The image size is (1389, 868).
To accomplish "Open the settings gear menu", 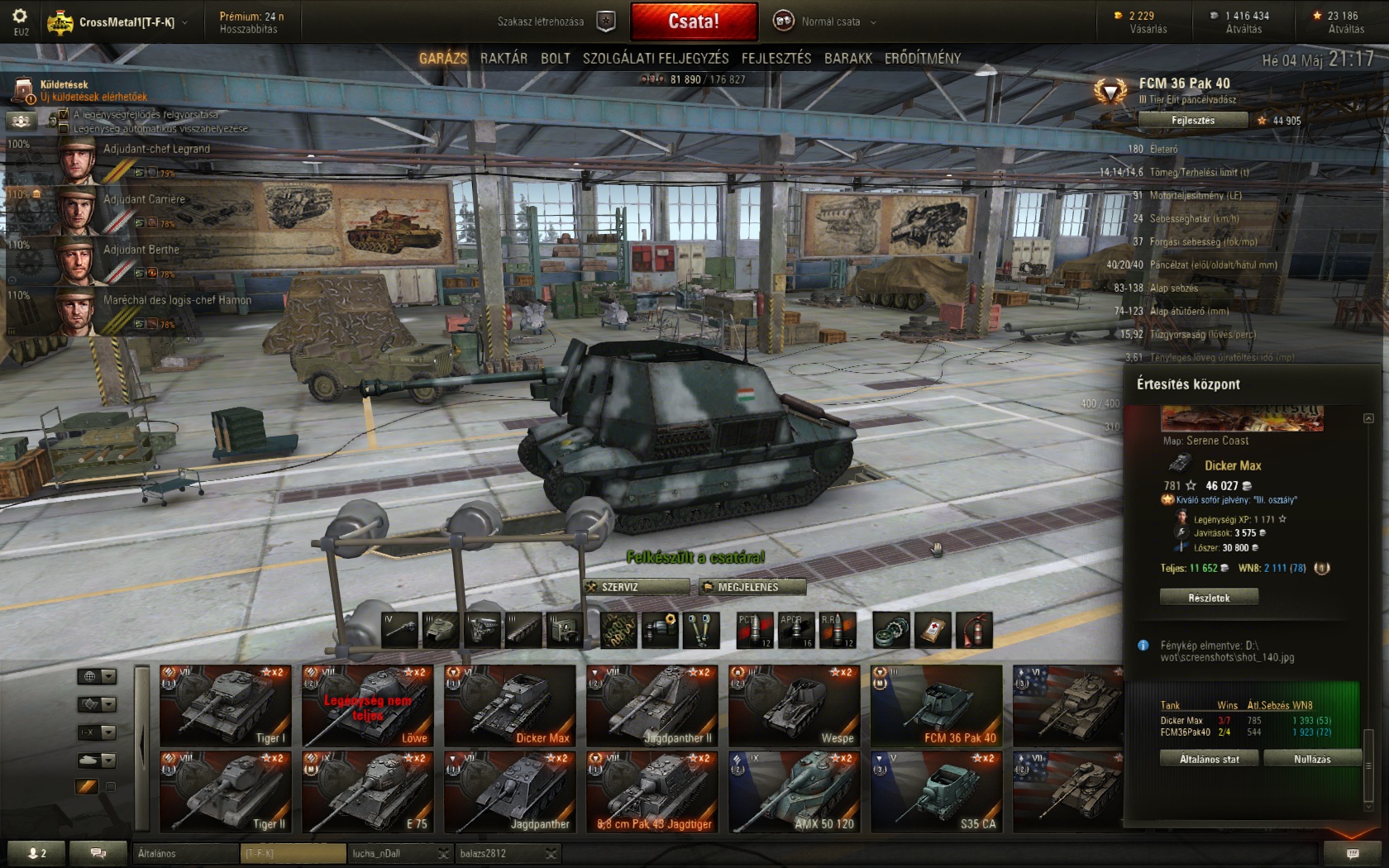I will [21, 17].
